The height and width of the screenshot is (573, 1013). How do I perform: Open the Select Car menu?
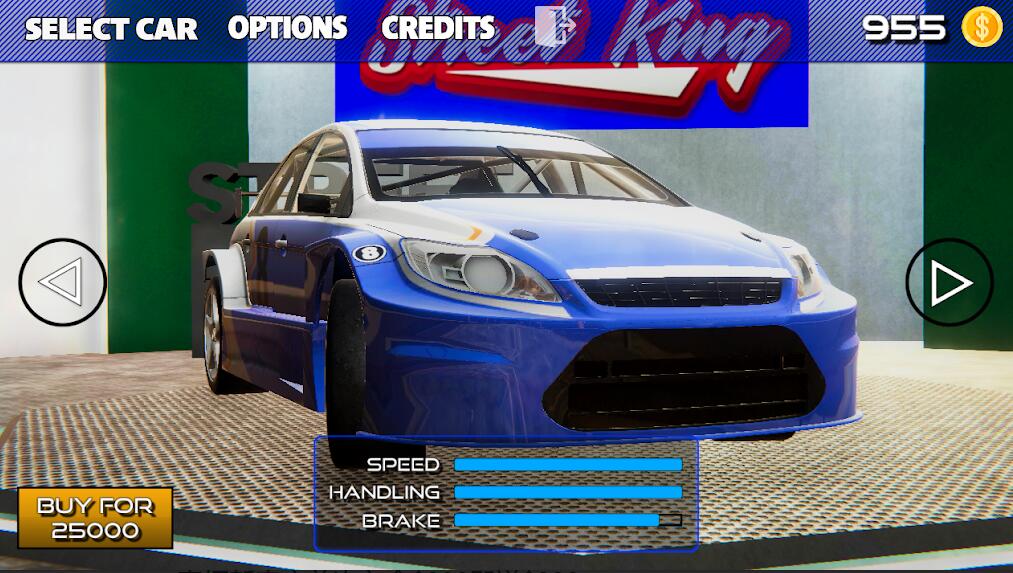point(111,28)
